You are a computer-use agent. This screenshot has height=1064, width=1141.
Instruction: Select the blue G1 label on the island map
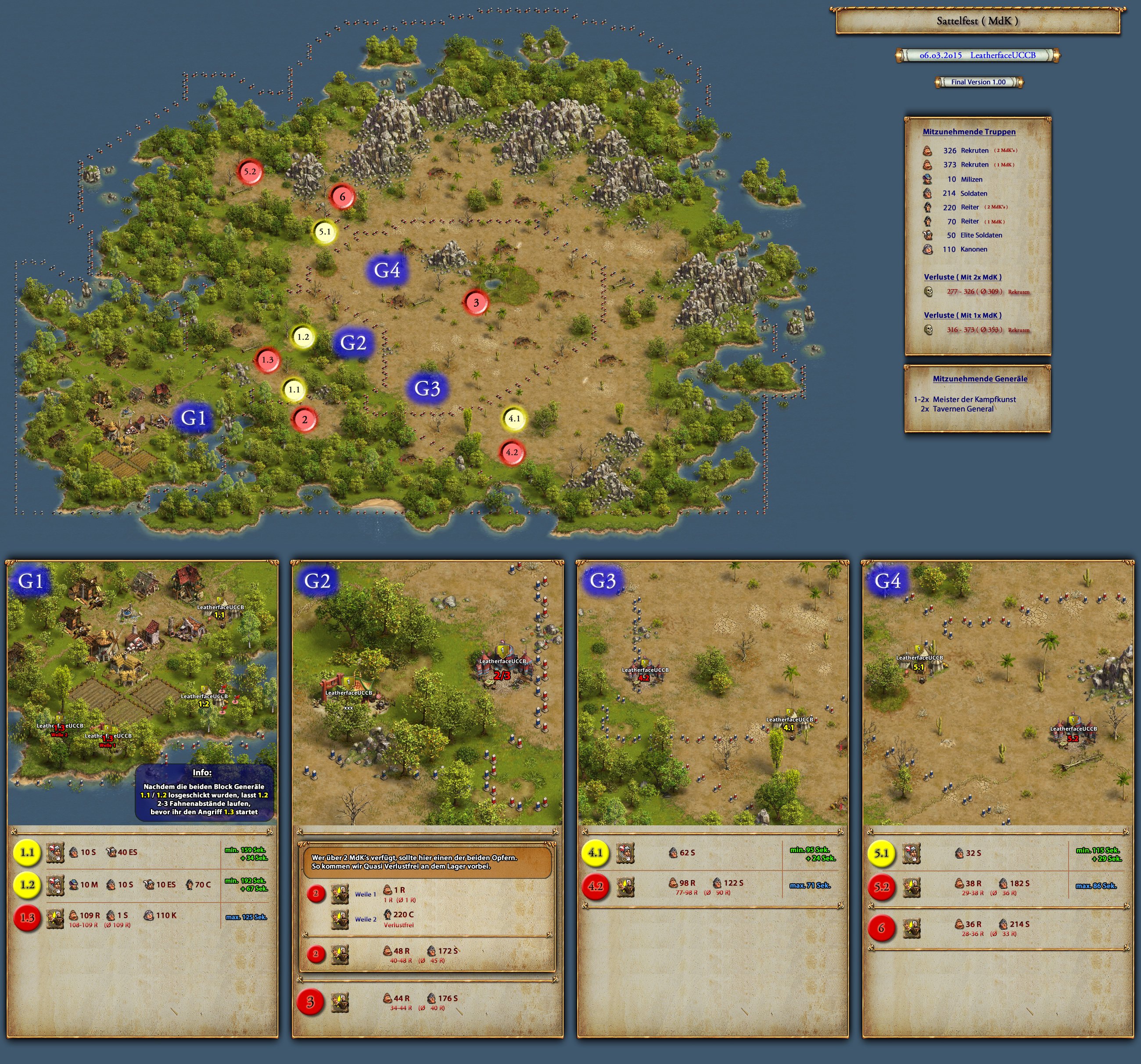click(x=194, y=418)
